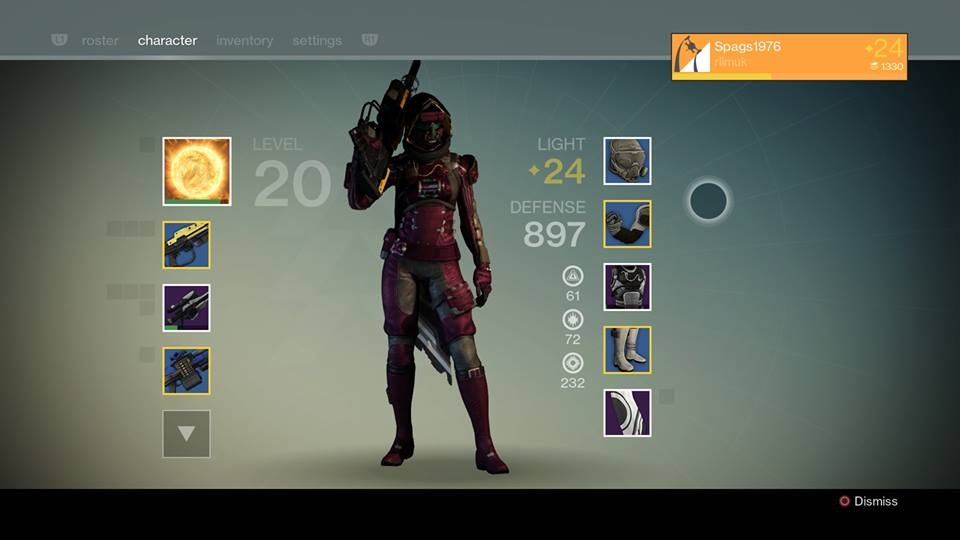Choose the purple special weapon slot

(187, 308)
